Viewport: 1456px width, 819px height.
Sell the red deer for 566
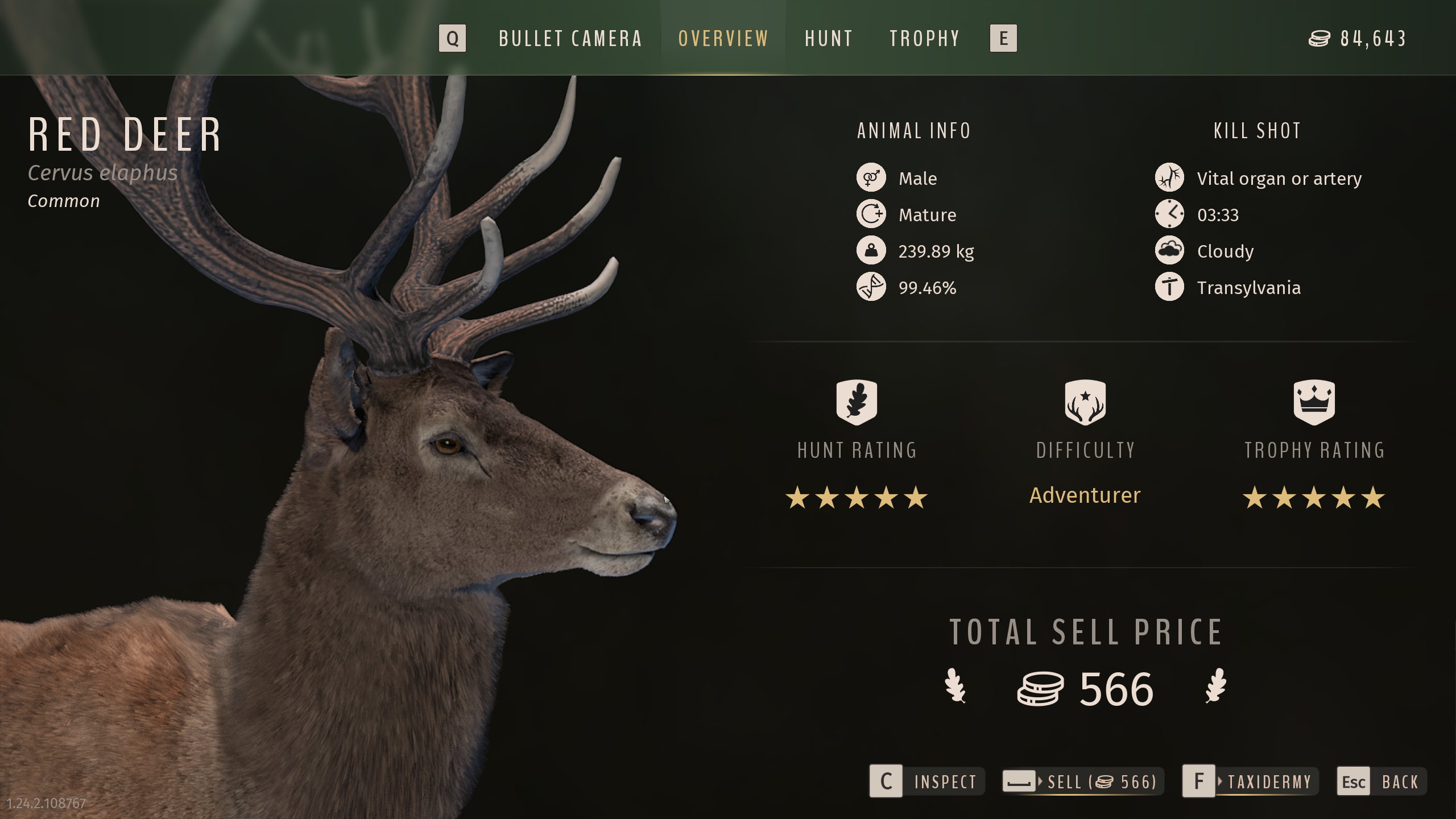(1083, 781)
